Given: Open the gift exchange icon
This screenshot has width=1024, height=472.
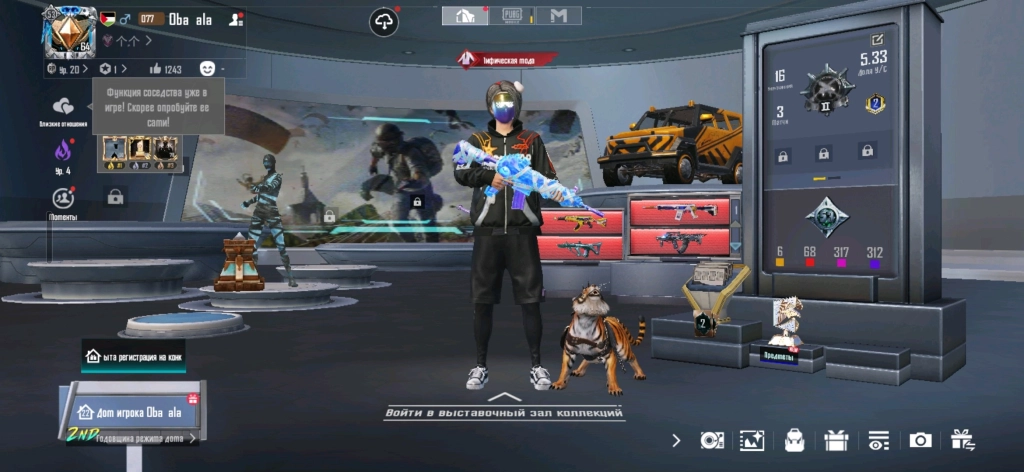Looking at the screenshot, I should pos(962,440).
